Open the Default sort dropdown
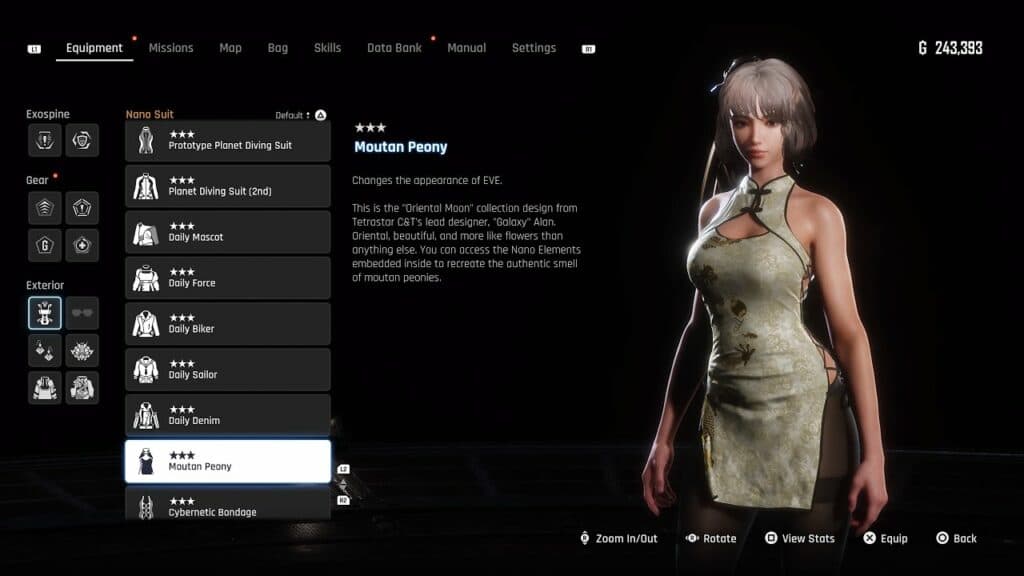The height and width of the screenshot is (576, 1024). point(294,115)
